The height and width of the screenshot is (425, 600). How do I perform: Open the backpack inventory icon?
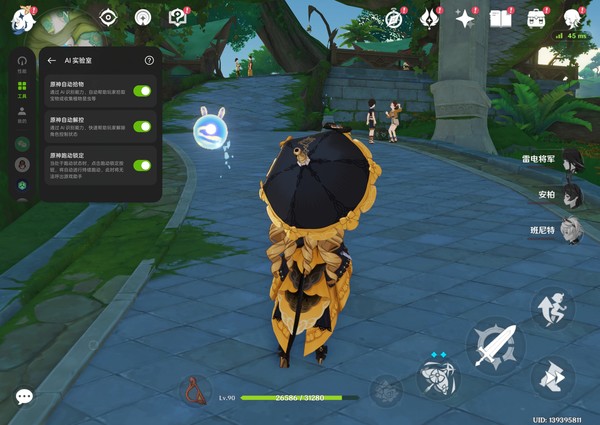click(x=537, y=18)
